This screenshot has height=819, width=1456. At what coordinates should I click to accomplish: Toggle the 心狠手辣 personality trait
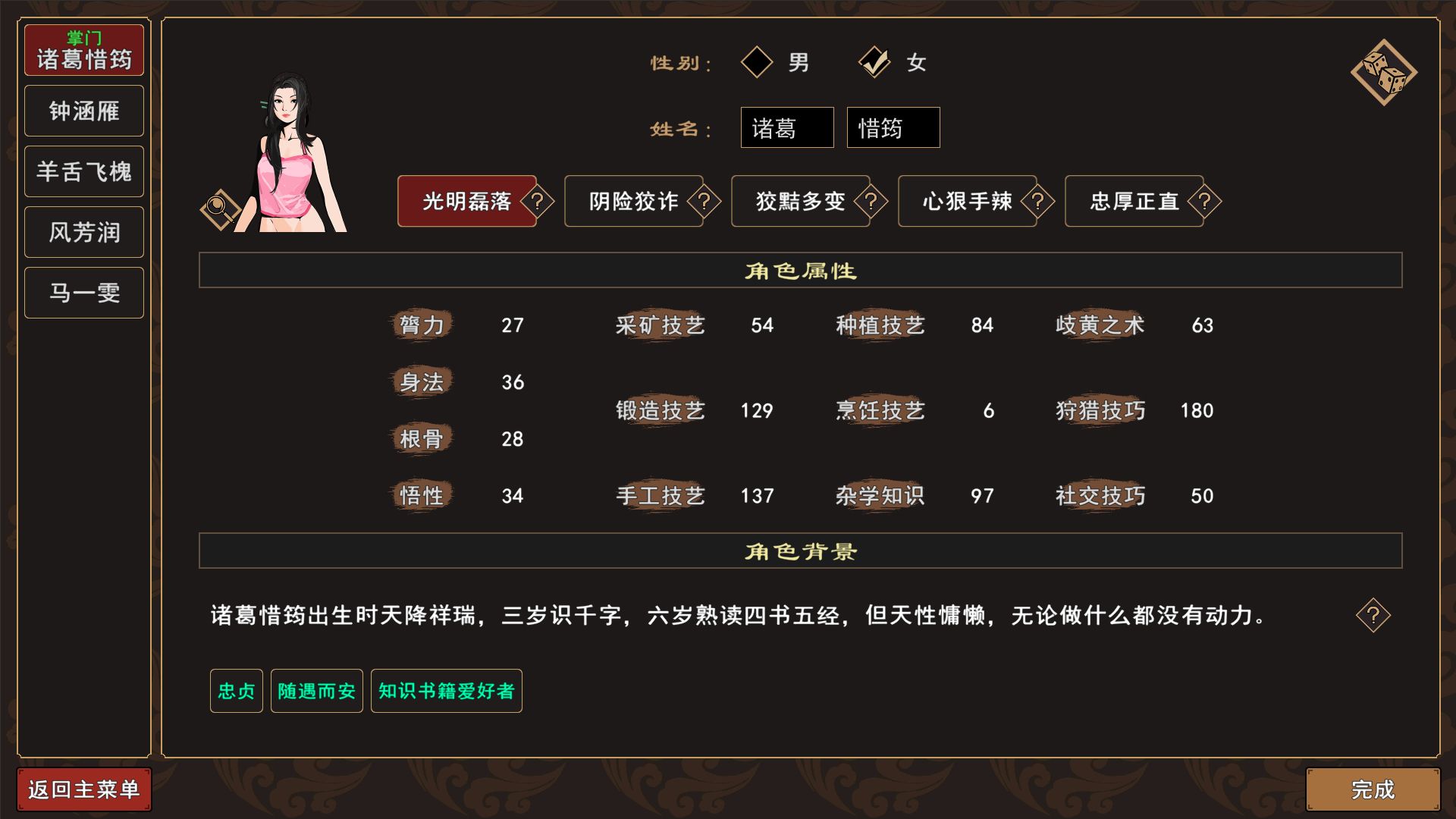(967, 202)
